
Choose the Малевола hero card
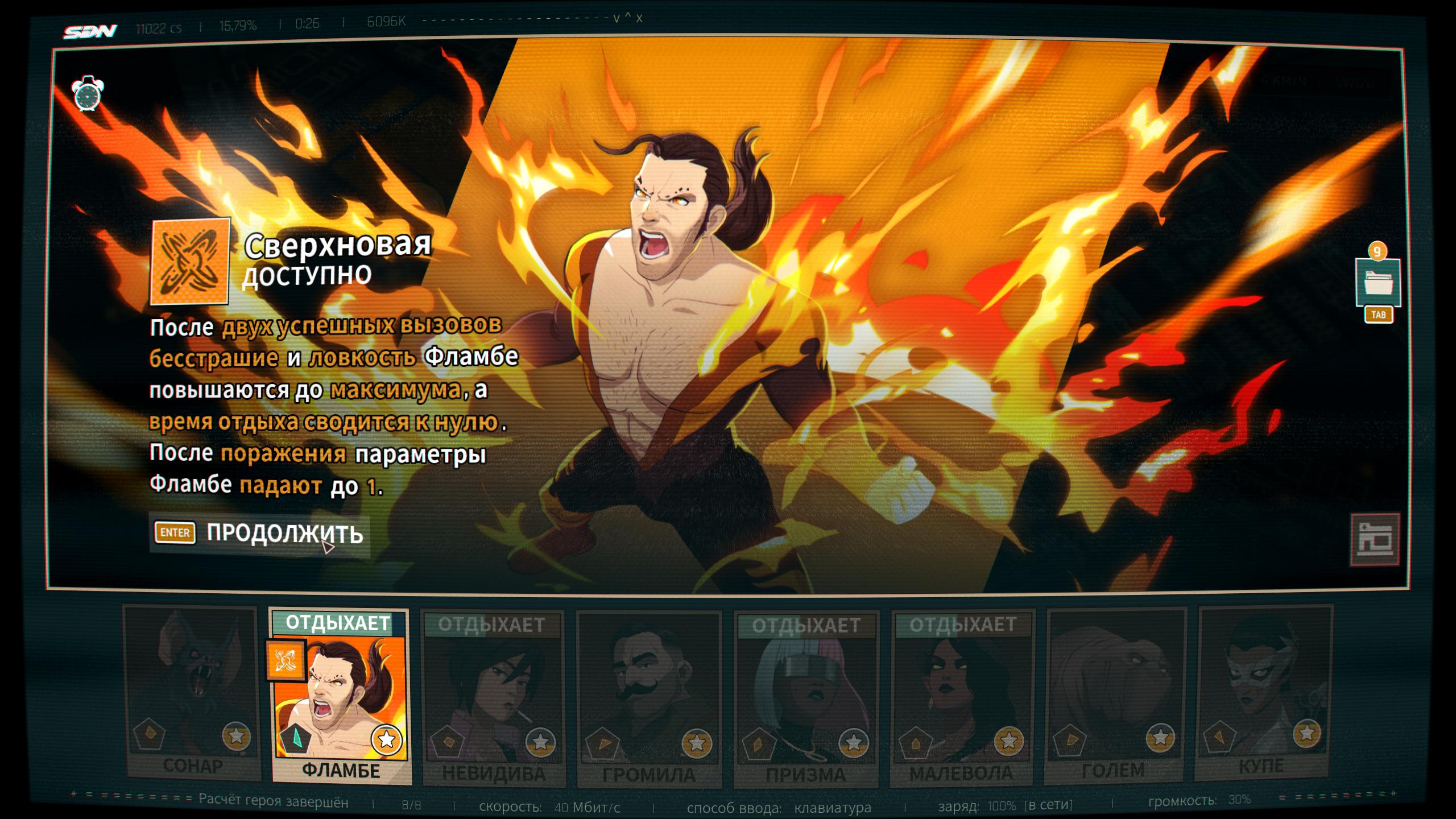(x=962, y=697)
